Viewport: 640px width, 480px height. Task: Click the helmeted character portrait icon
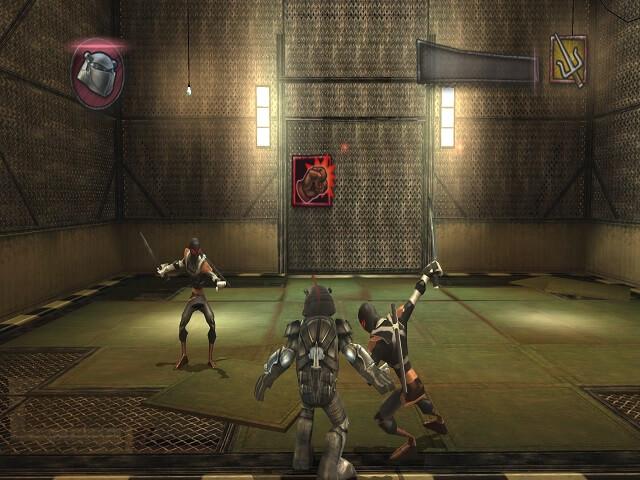(96, 72)
